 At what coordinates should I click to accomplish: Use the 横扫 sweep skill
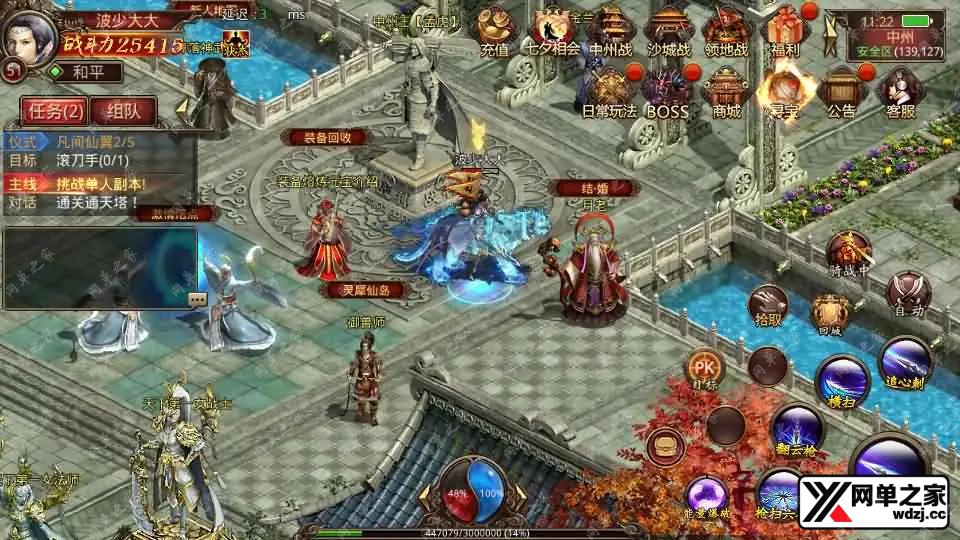click(841, 381)
